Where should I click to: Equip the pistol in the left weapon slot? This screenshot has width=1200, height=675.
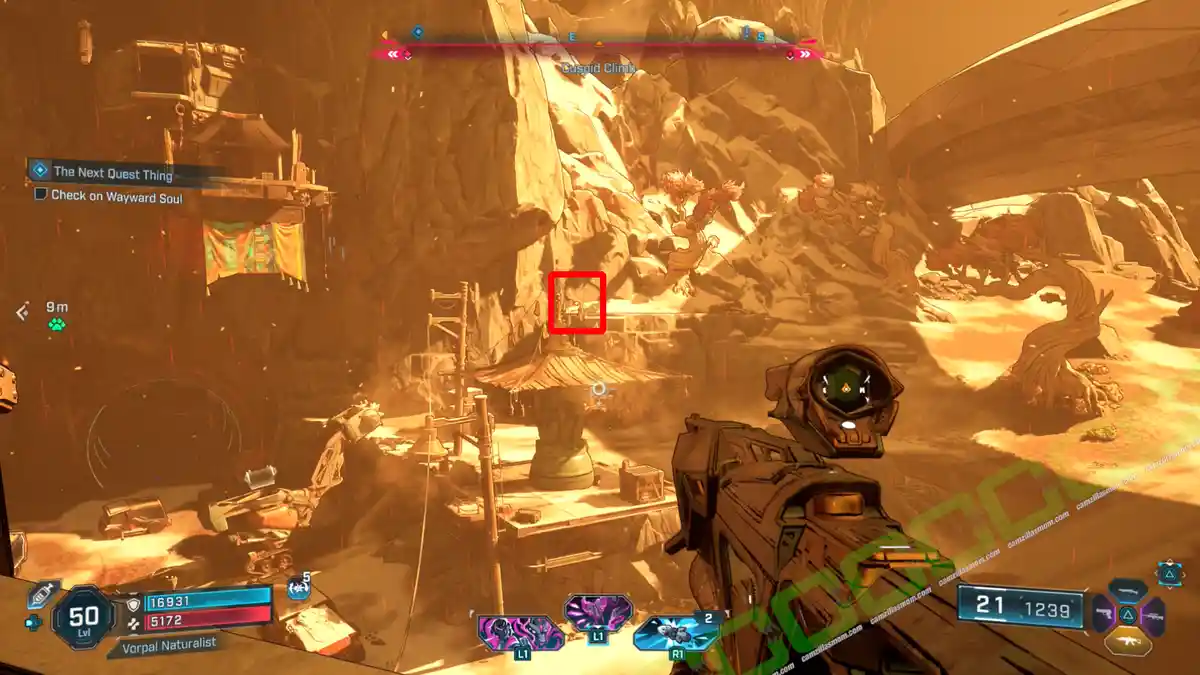pyautogui.click(x=1103, y=614)
